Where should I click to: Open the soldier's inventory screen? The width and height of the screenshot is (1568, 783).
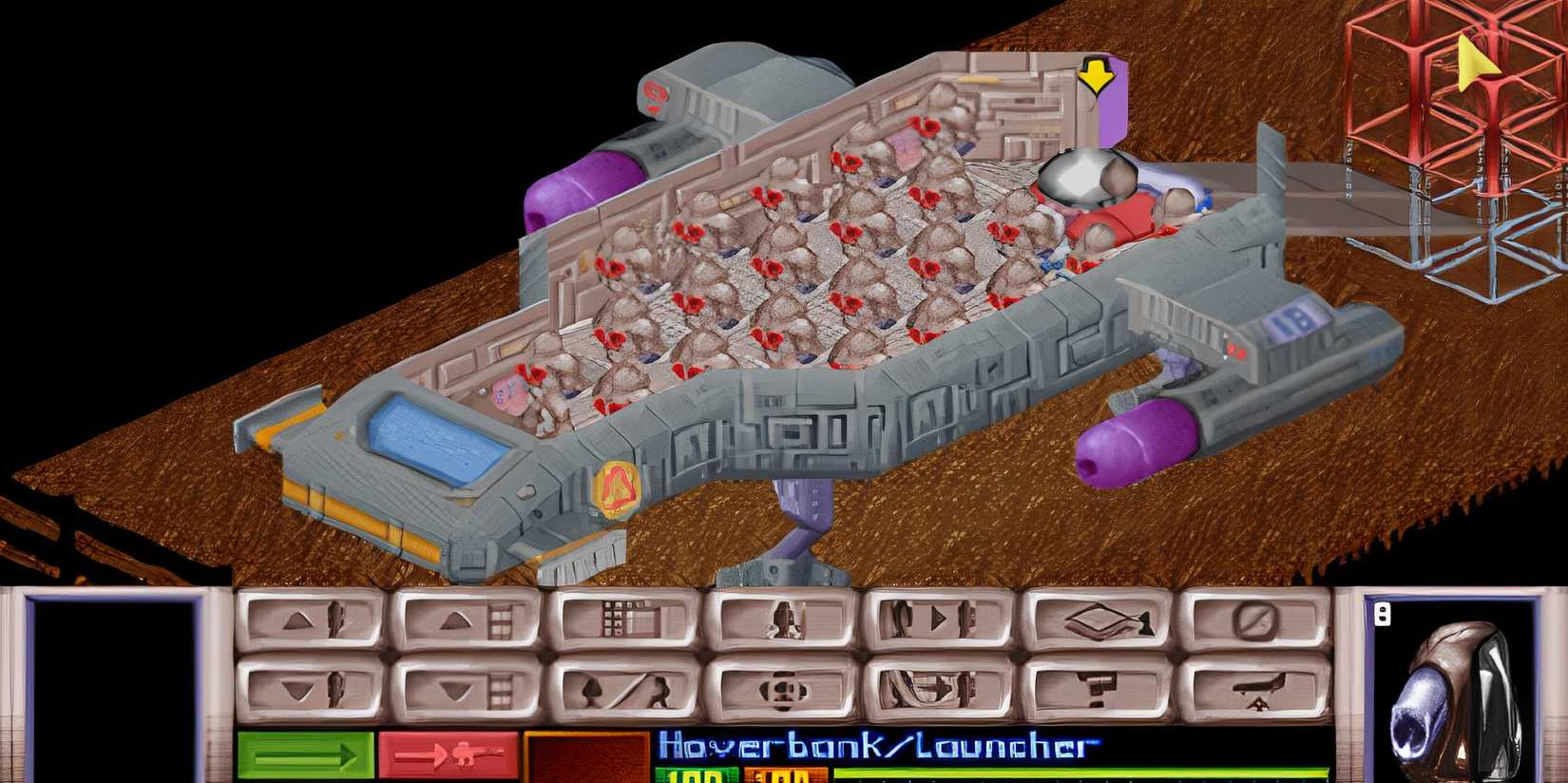779,624
